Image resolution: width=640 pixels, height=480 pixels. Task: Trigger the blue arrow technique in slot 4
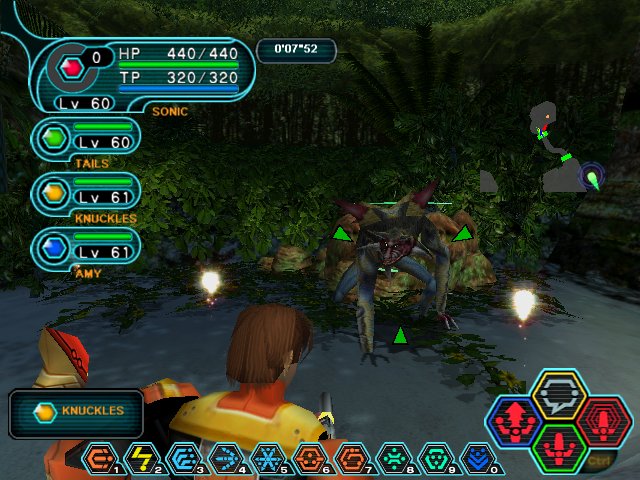click(226, 459)
